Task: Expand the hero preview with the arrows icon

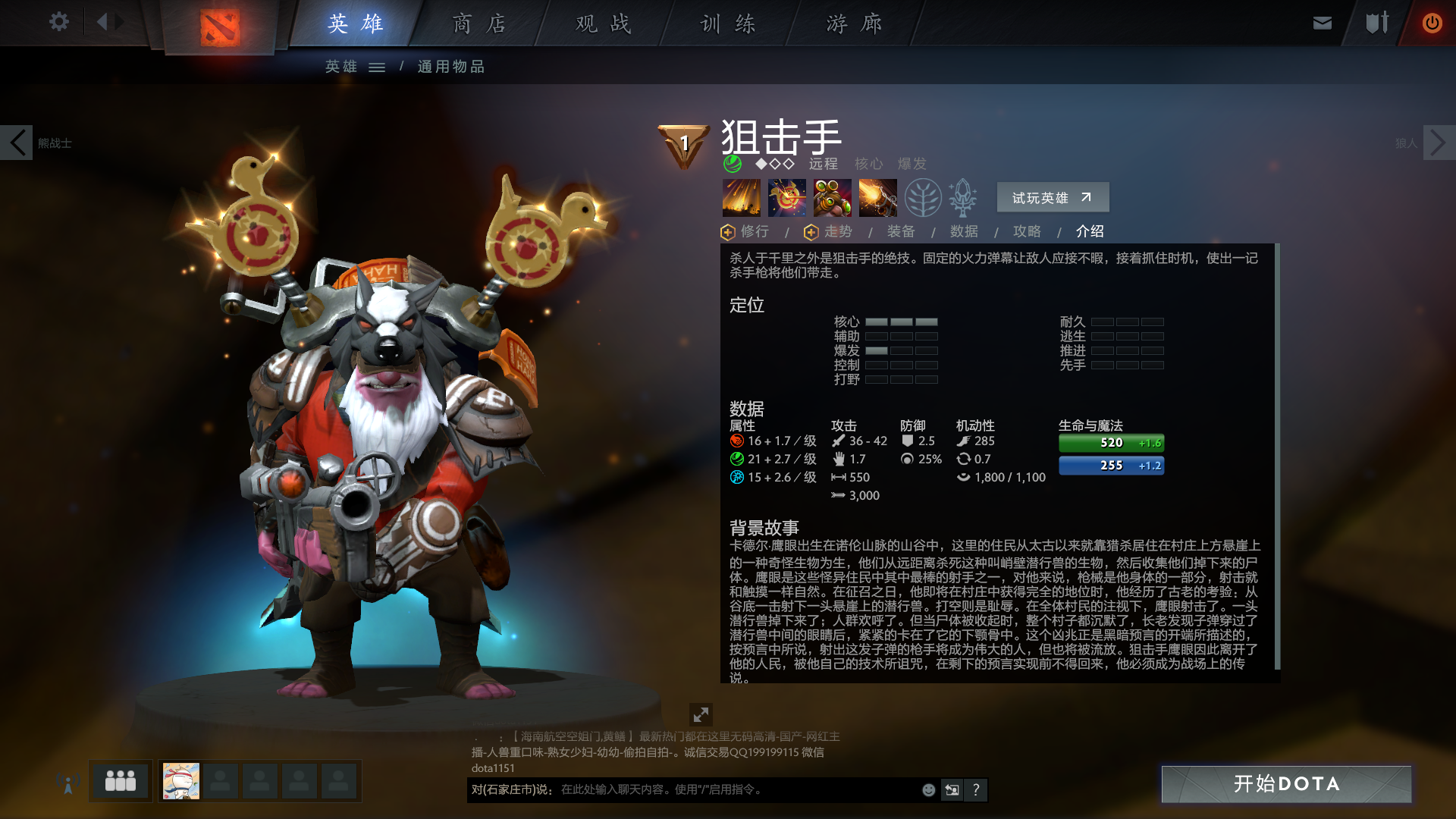Action: click(x=701, y=714)
